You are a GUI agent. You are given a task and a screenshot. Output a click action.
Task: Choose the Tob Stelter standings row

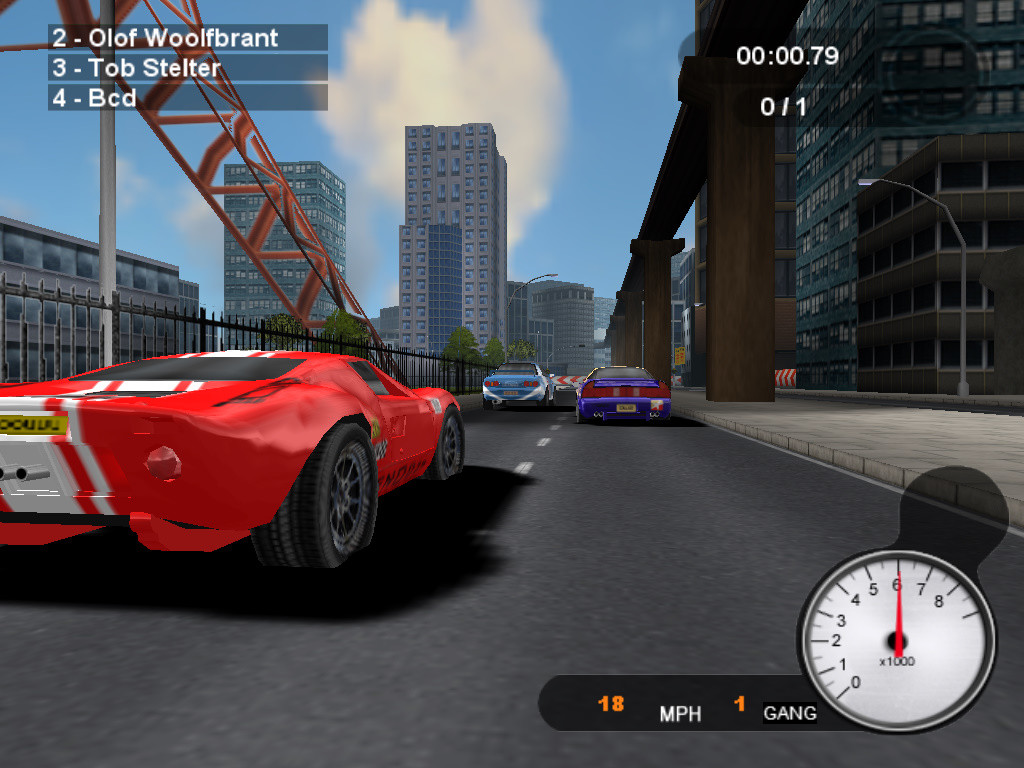click(x=188, y=68)
